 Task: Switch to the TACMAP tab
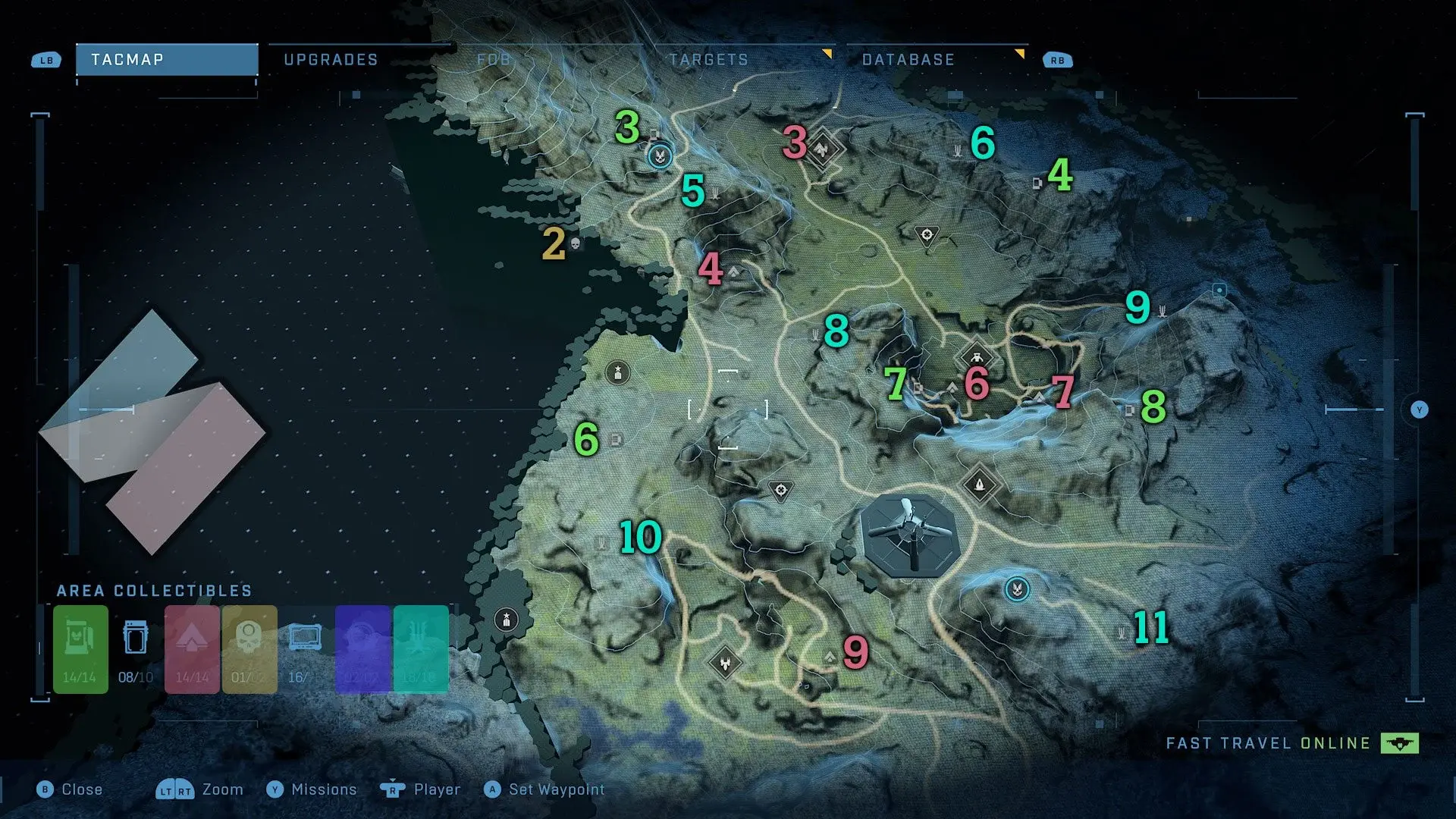(x=166, y=60)
